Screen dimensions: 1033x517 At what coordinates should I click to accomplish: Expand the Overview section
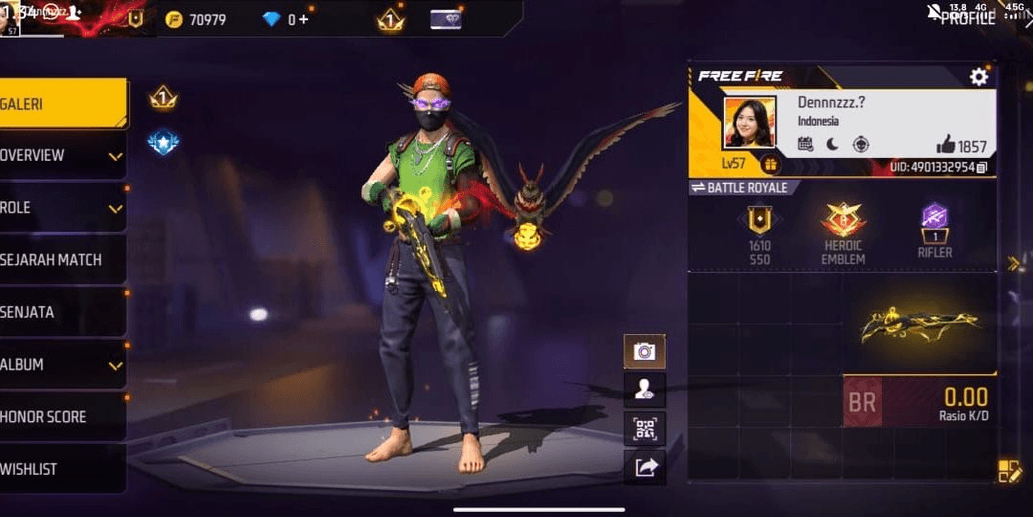[62, 155]
